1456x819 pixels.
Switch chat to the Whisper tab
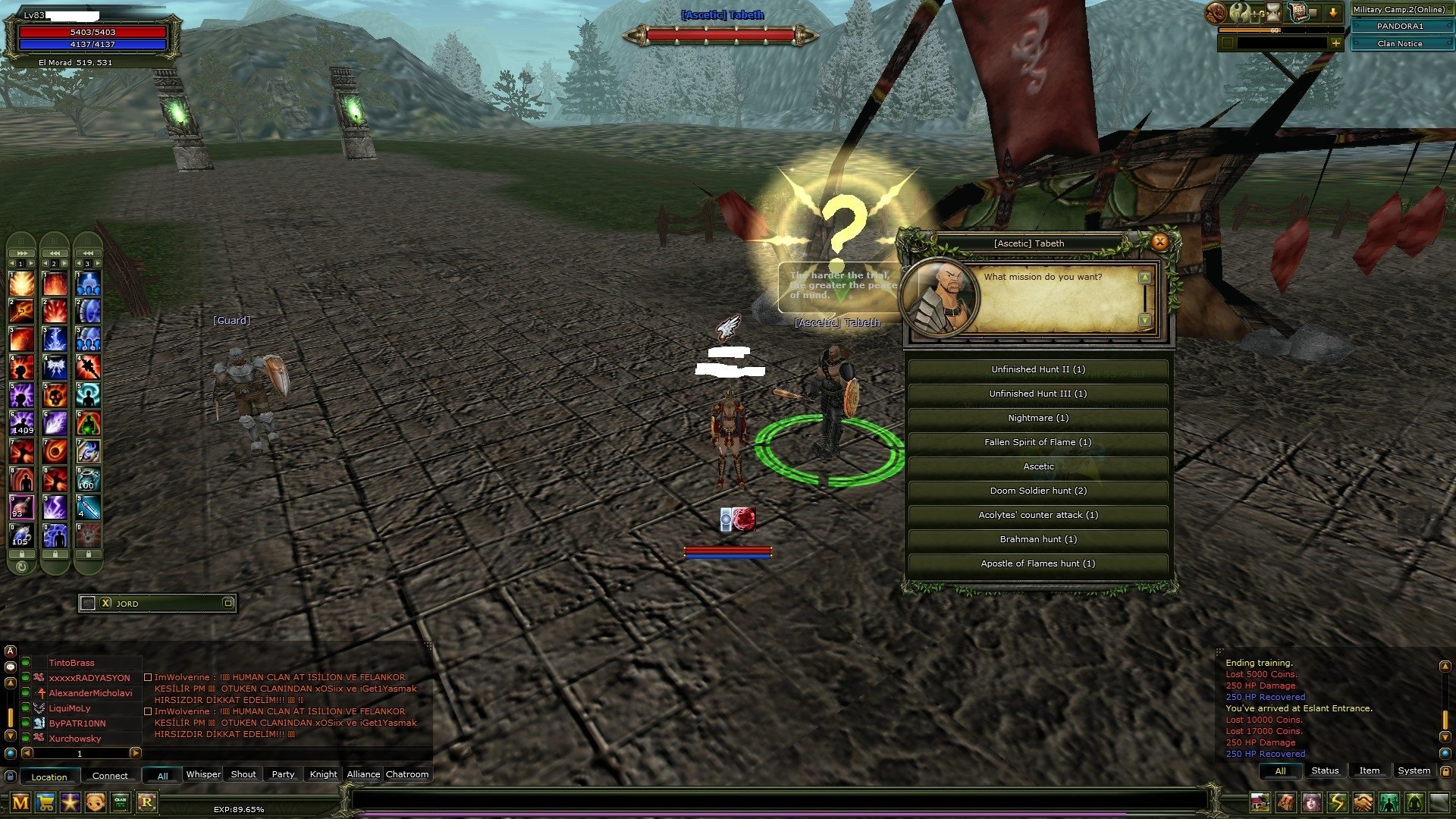tap(203, 774)
